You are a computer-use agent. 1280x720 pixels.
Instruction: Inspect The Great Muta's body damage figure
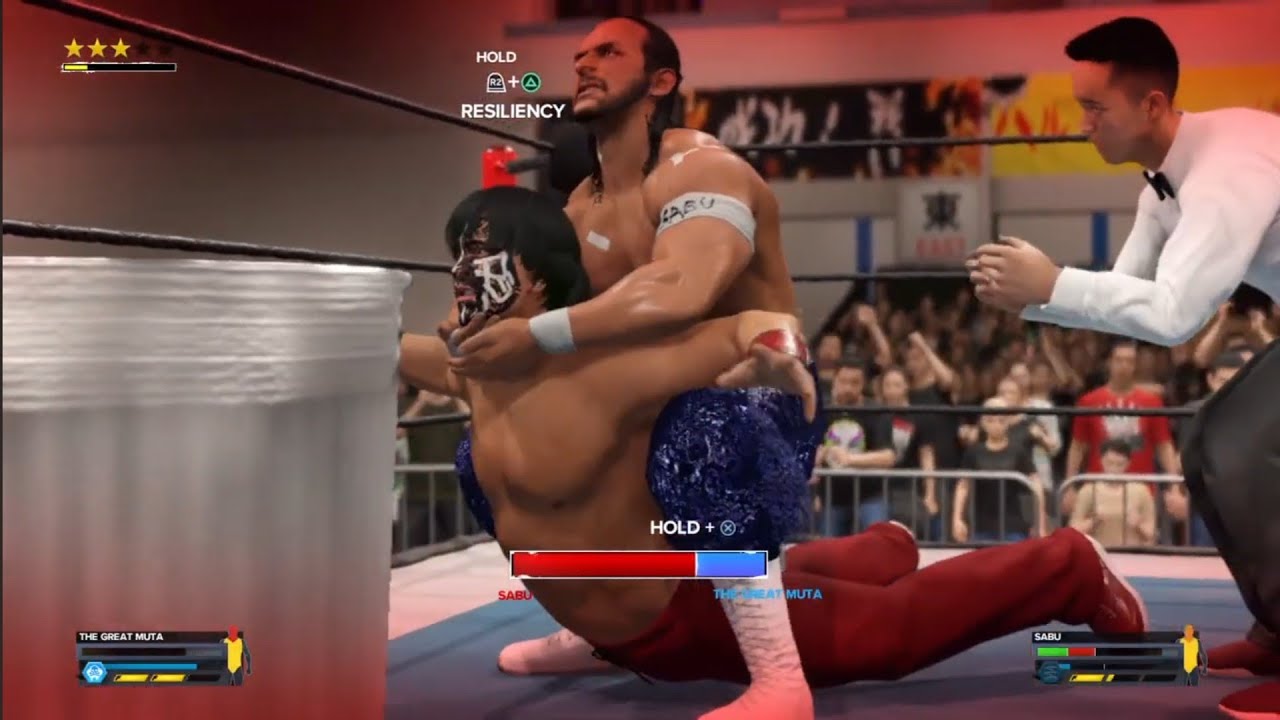[x=234, y=654]
